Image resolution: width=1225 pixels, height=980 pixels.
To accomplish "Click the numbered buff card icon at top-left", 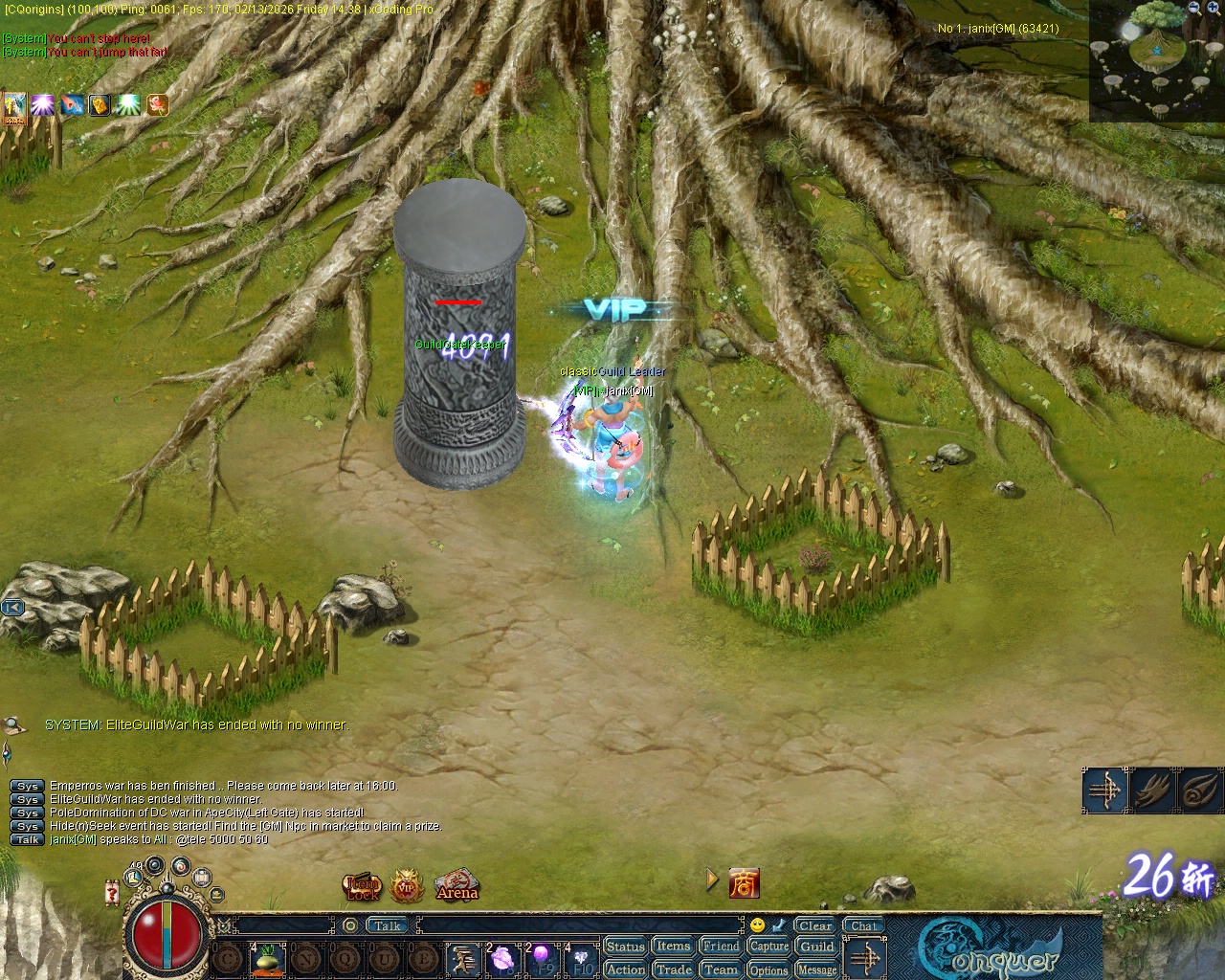I will (x=13, y=105).
